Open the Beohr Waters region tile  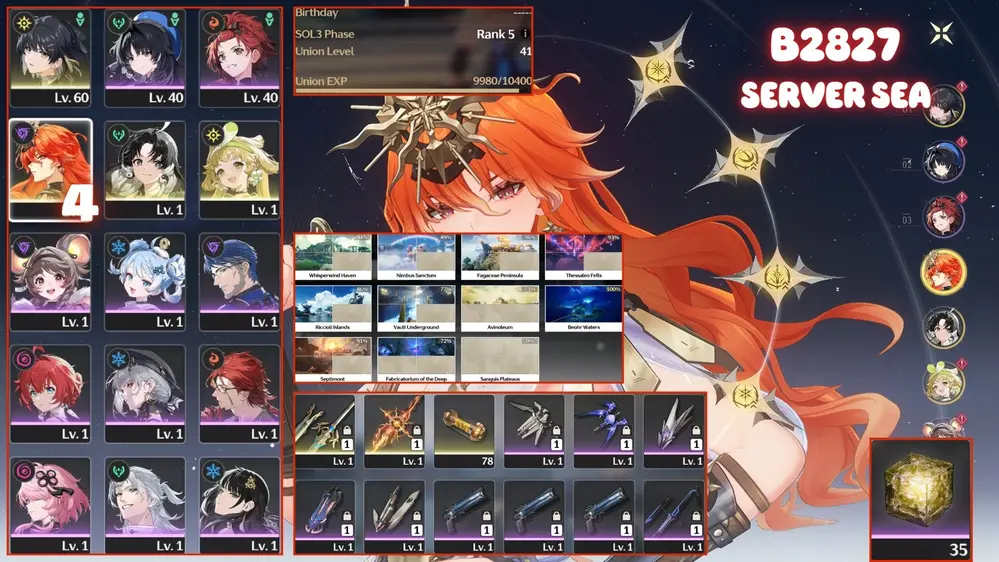pos(584,308)
